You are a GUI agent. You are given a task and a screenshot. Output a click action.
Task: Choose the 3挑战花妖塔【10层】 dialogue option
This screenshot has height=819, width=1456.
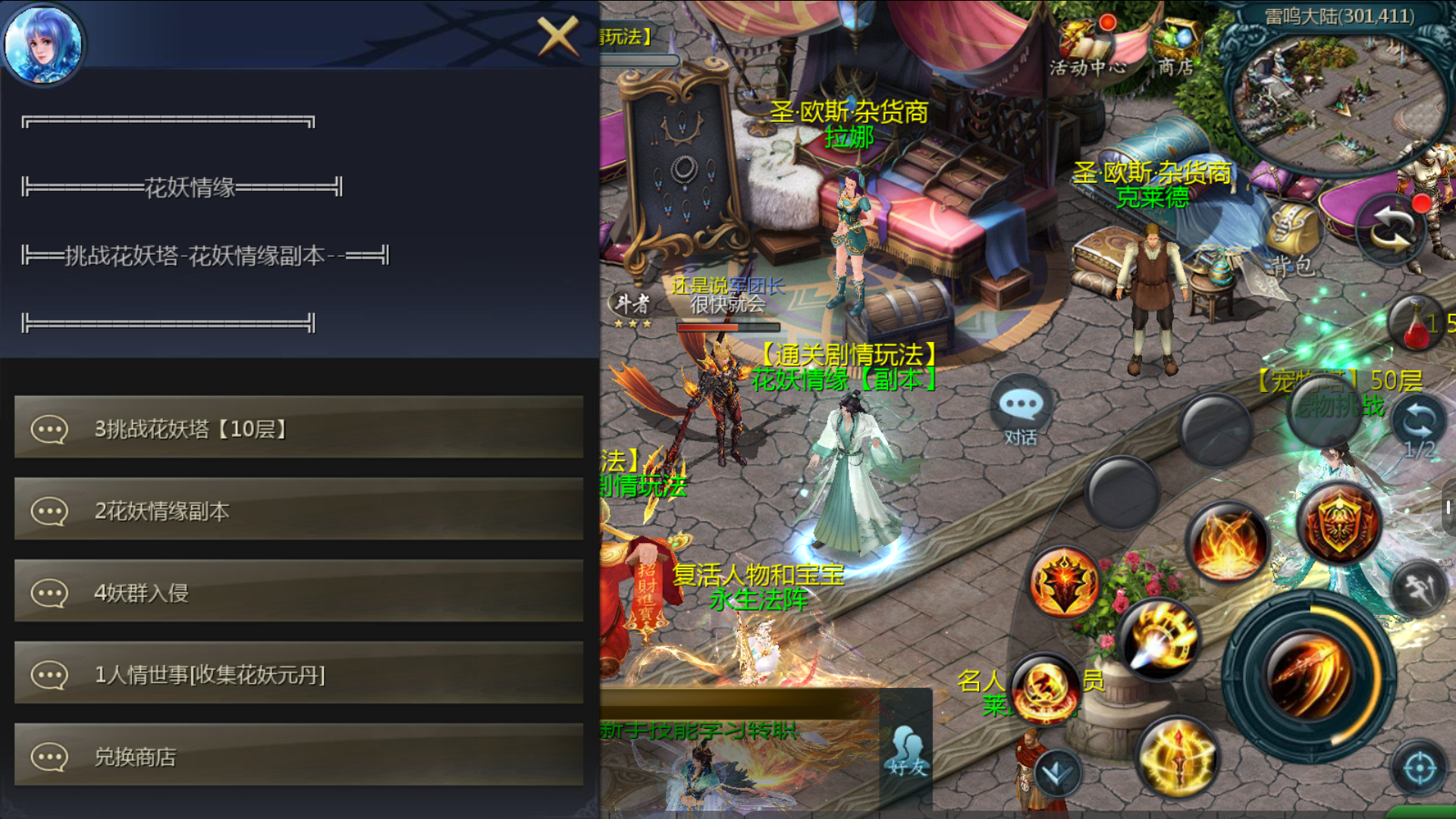[299, 428]
